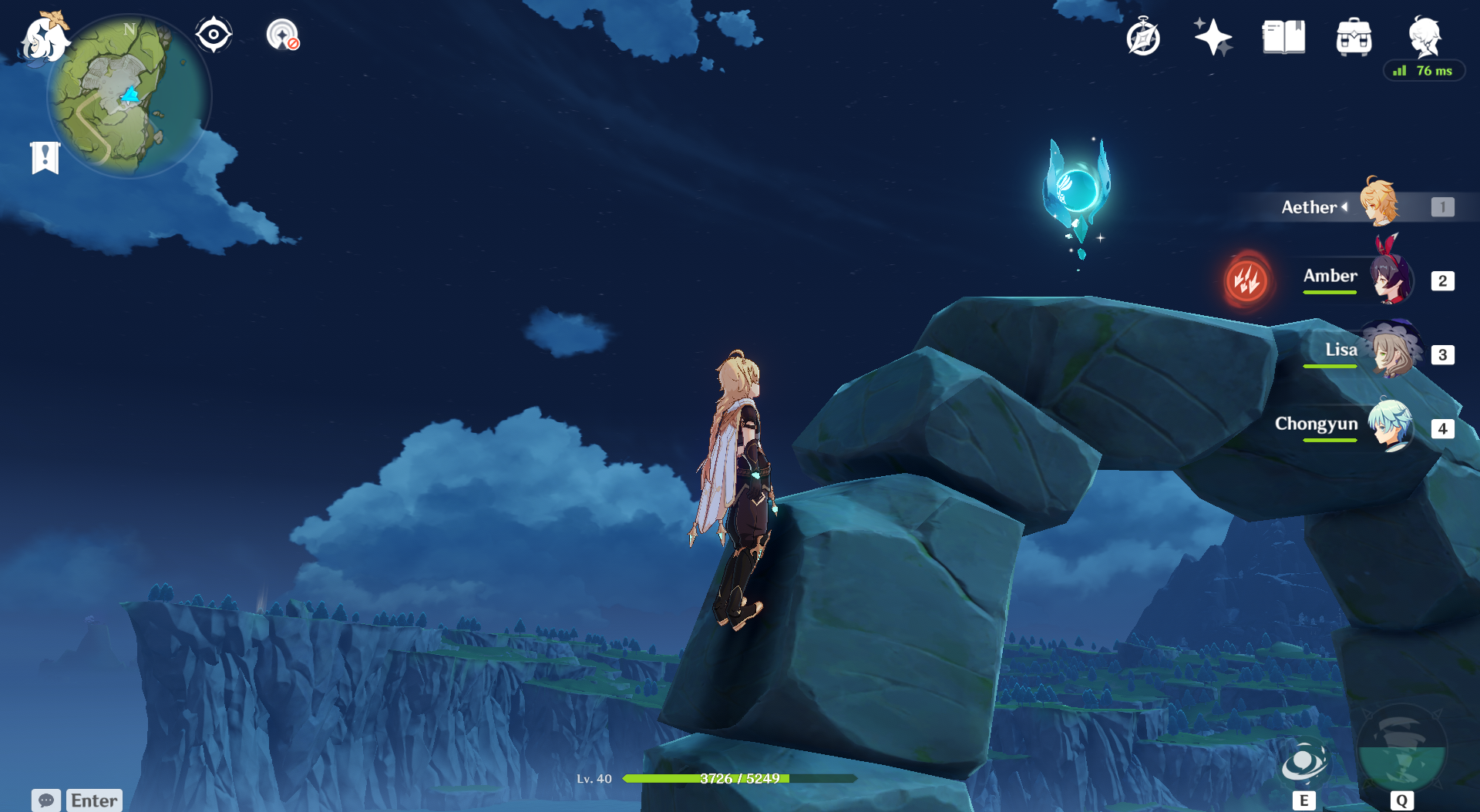
Task: Open chat via the speech bubble icon
Action: 46,800
